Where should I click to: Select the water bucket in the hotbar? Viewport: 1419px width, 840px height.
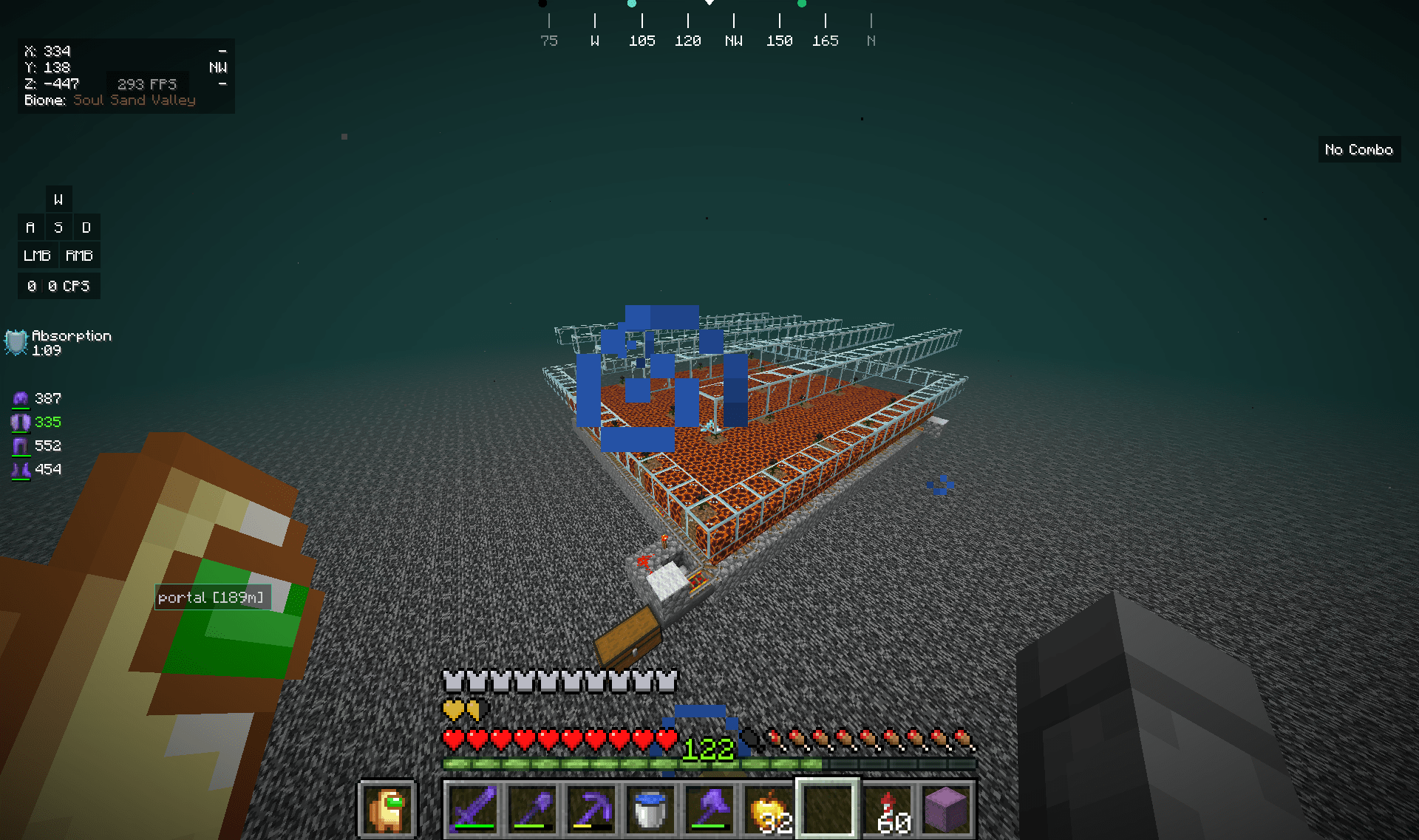point(650,807)
